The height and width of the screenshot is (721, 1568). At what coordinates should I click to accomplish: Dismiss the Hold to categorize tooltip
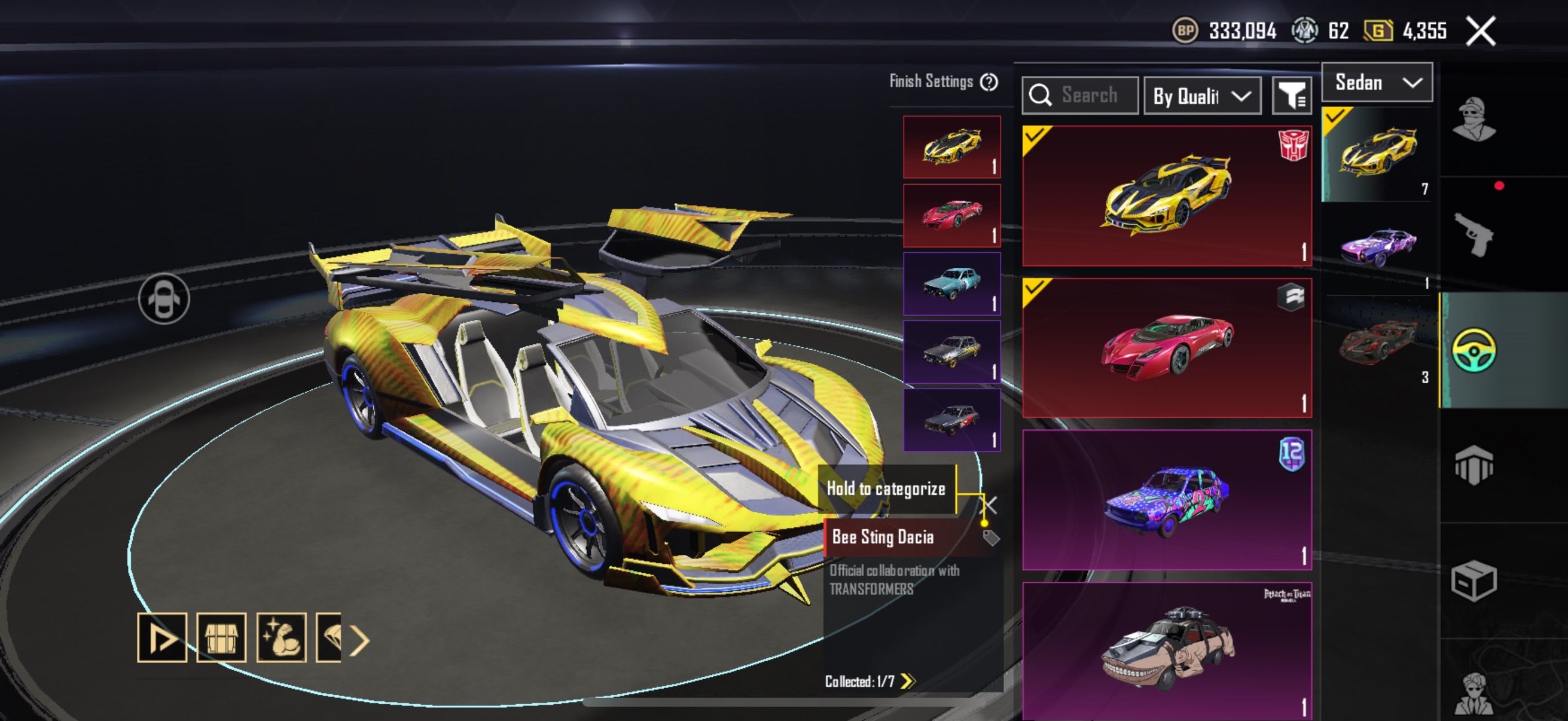[x=990, y=505]
